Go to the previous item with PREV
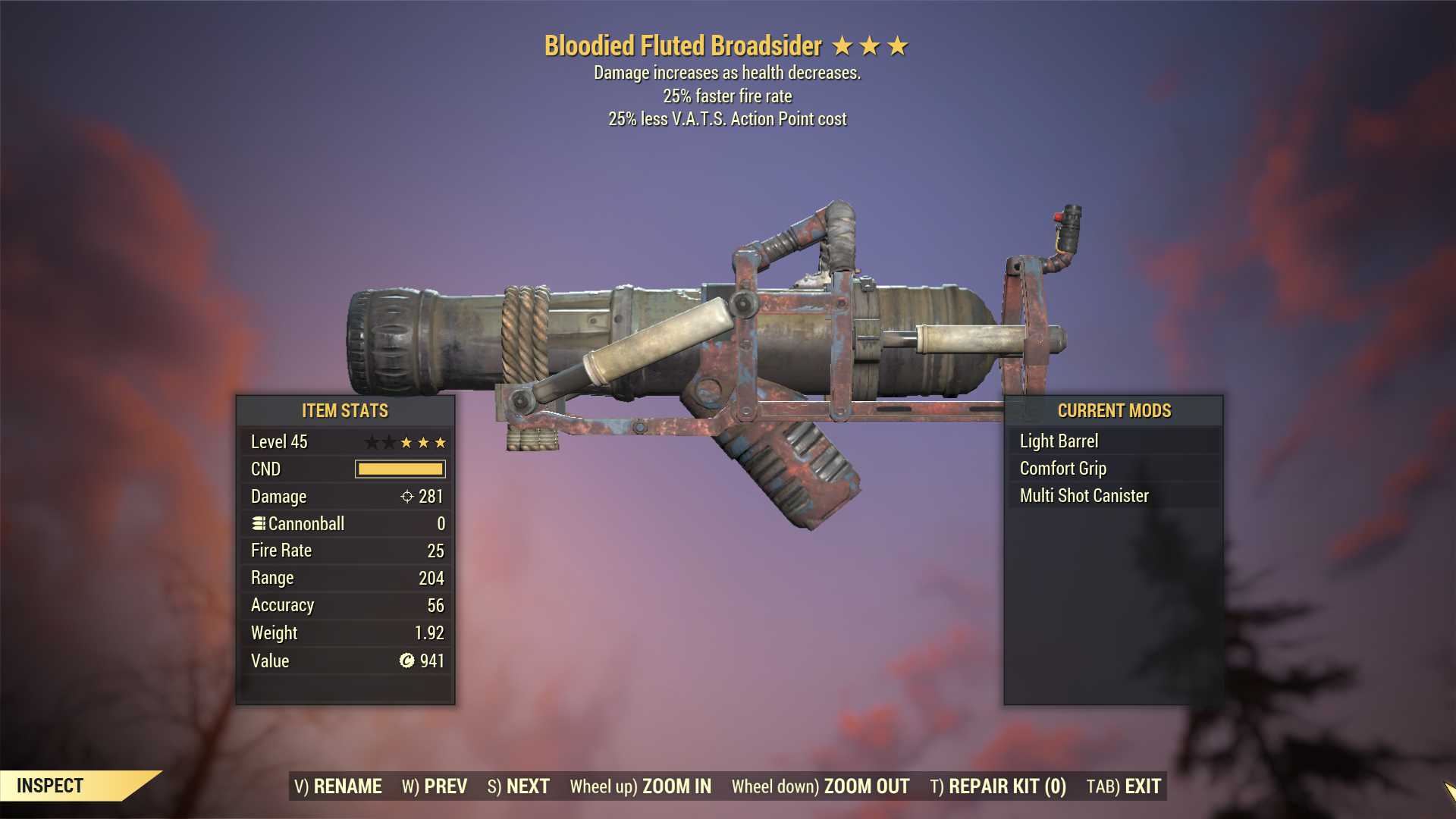The width and height of the screenshot is (1456, 819). (435, 786)
